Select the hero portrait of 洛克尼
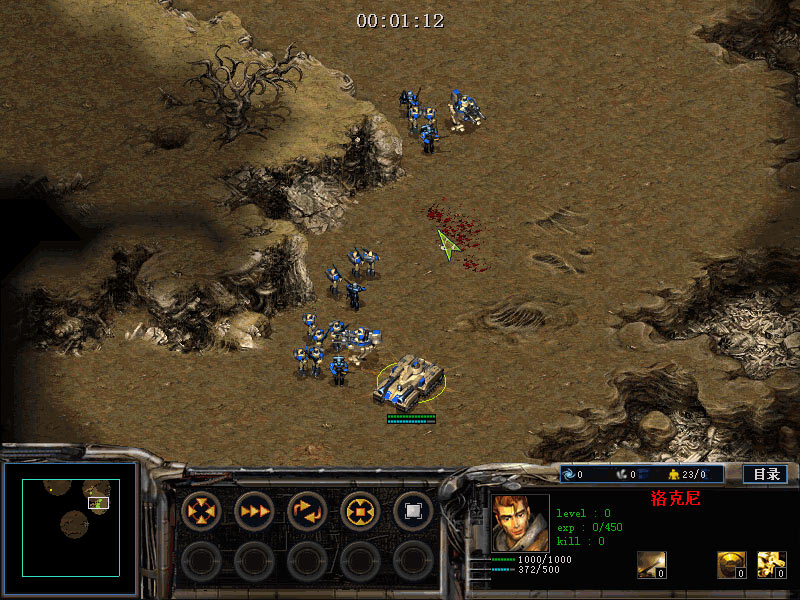 pyautogui.click(x=520, y=523)
